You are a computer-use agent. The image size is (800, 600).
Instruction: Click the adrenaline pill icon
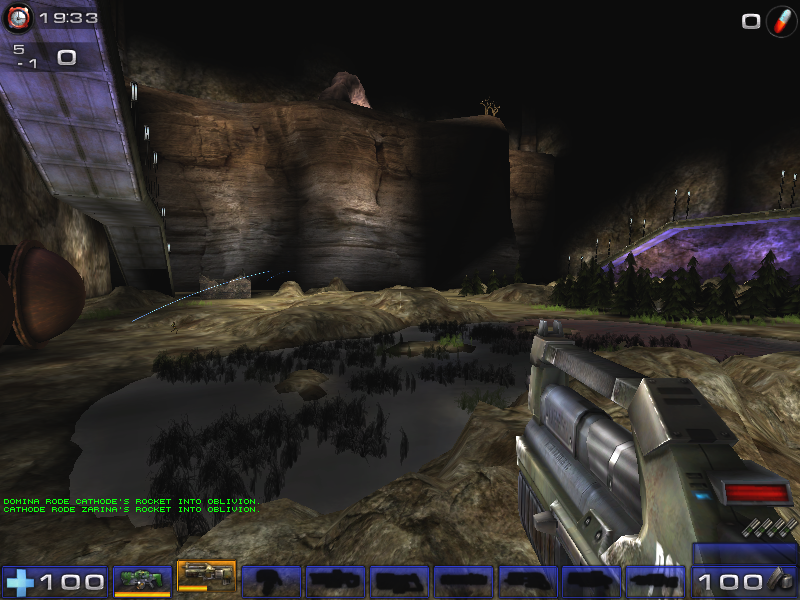pos(781,21)
